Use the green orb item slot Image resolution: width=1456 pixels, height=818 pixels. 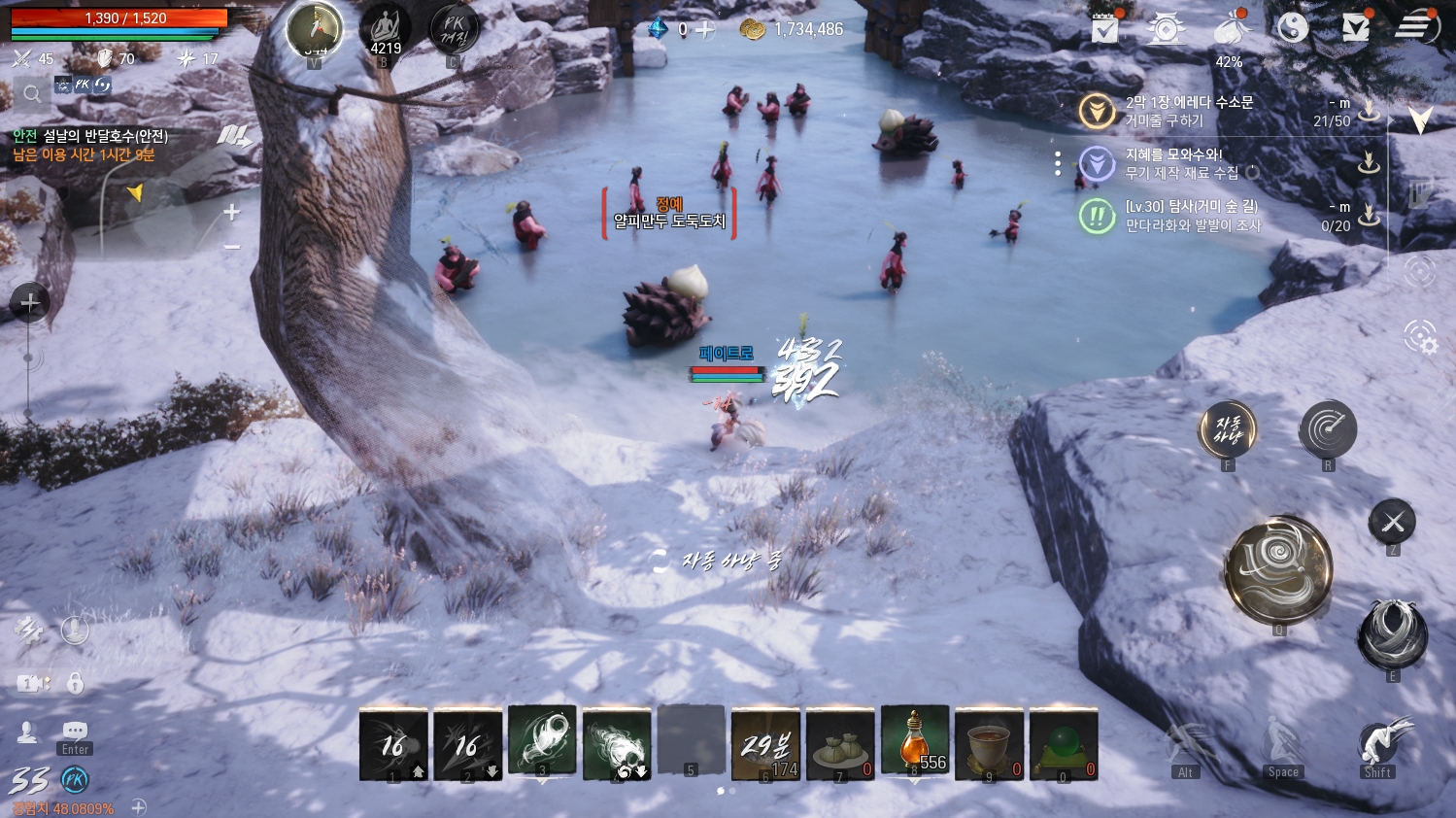[x=1064, y=744]
